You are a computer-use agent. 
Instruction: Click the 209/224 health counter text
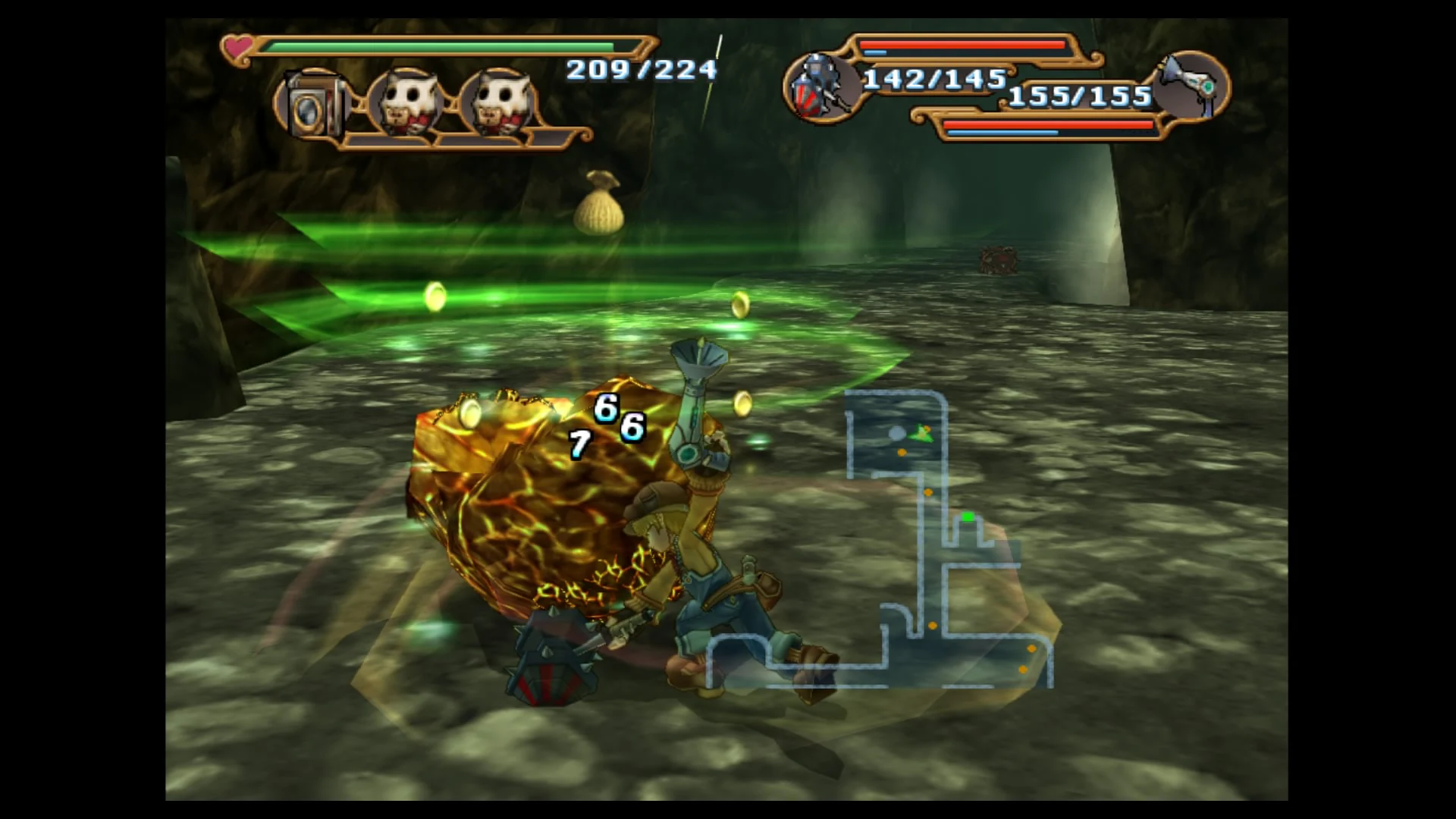pyautogui.click(x=639, y=71)
